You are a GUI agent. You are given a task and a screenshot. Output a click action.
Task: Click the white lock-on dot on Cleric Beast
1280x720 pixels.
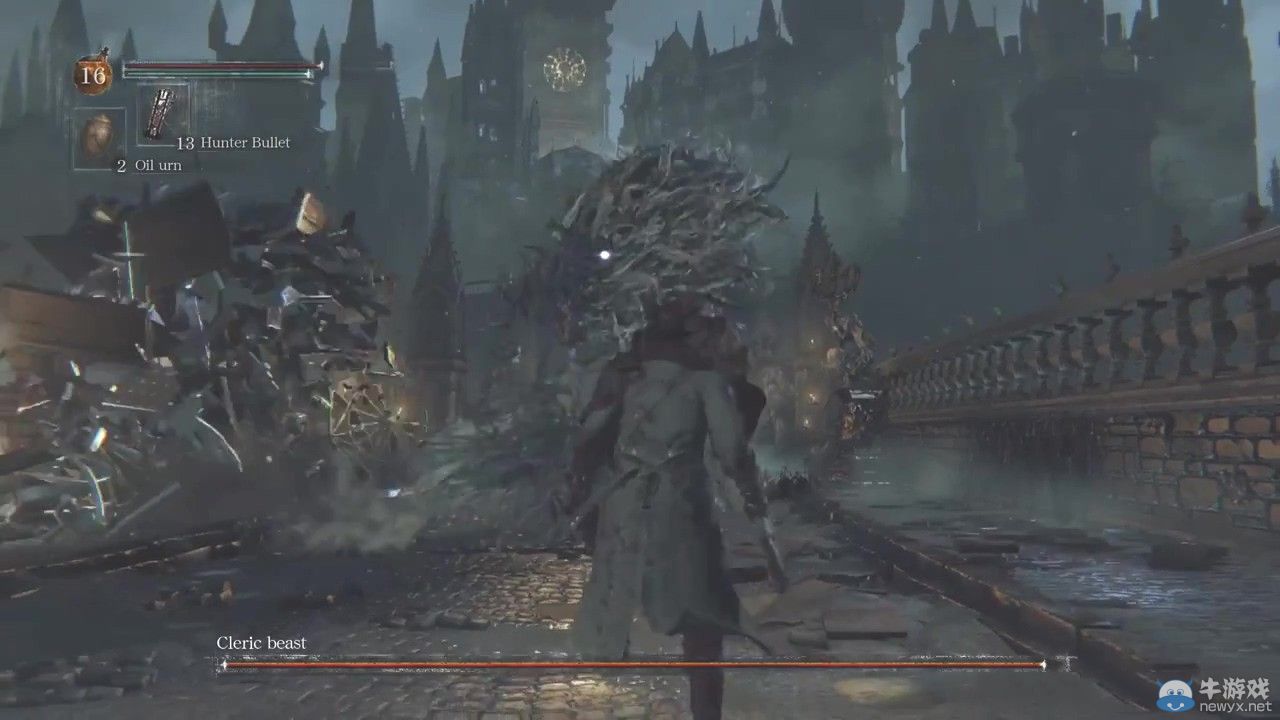[605, 256]
